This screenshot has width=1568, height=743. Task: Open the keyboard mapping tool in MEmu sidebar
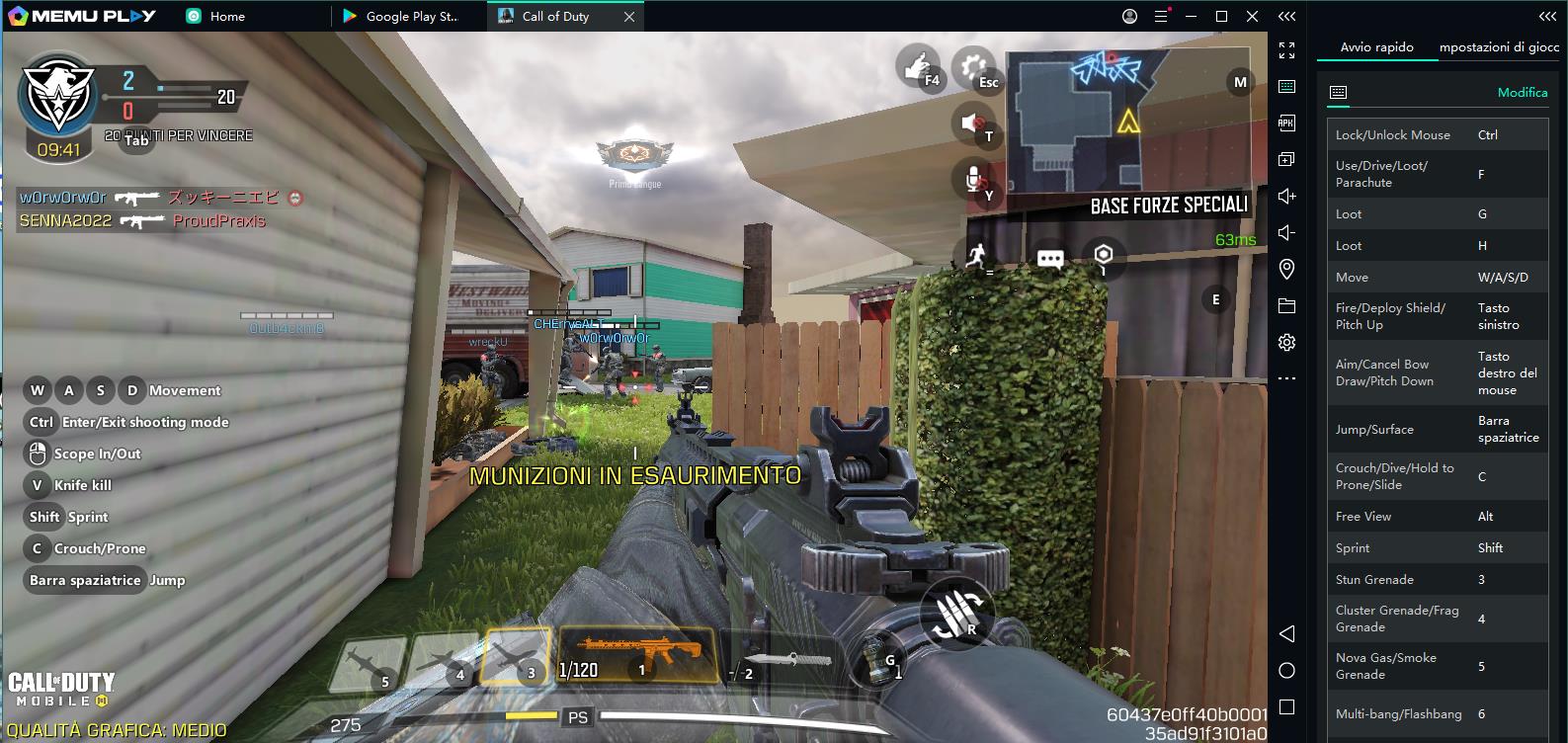[1286, 85]
